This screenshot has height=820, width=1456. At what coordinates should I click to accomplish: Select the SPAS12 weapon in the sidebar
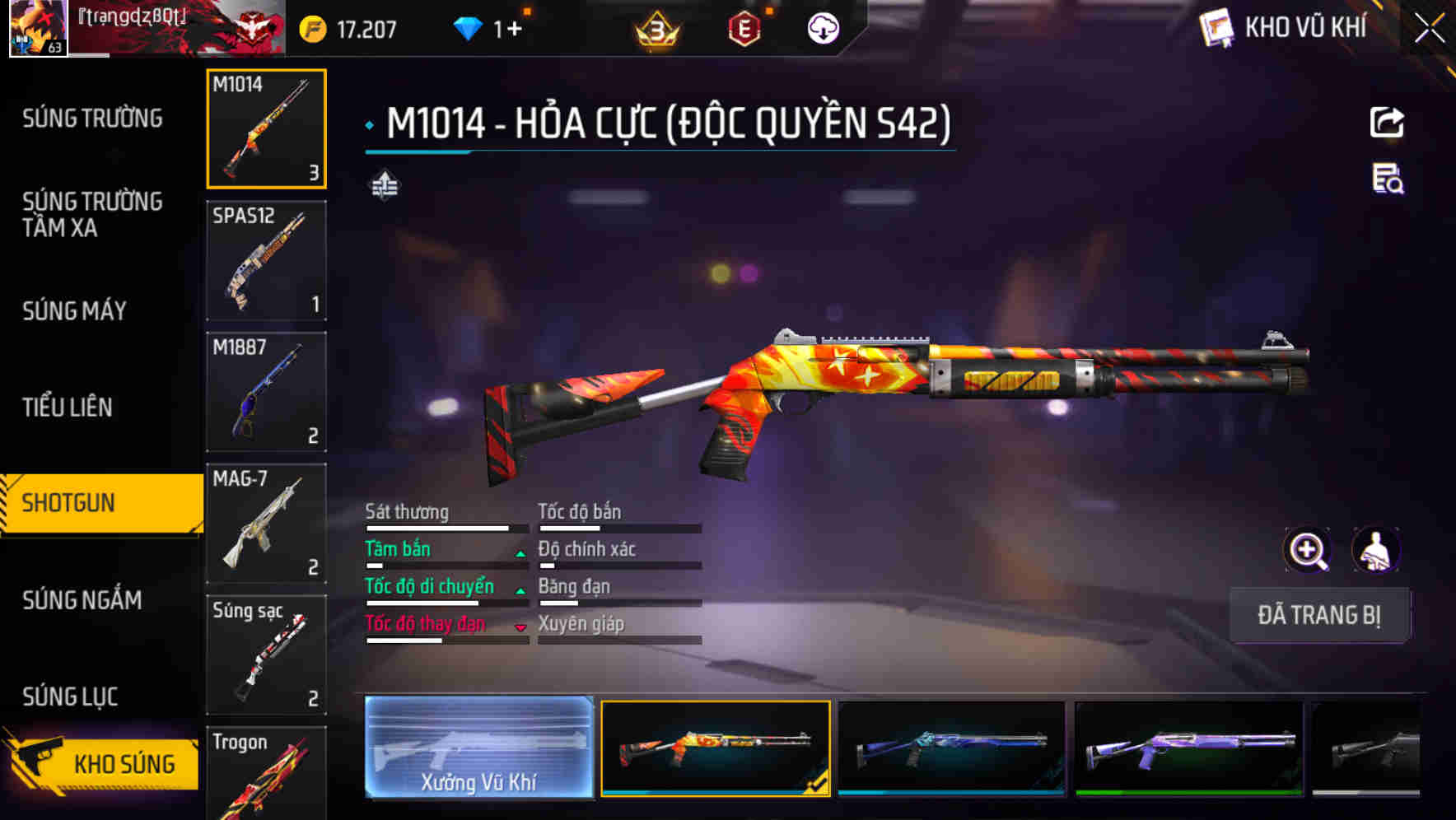coord(265,259)
